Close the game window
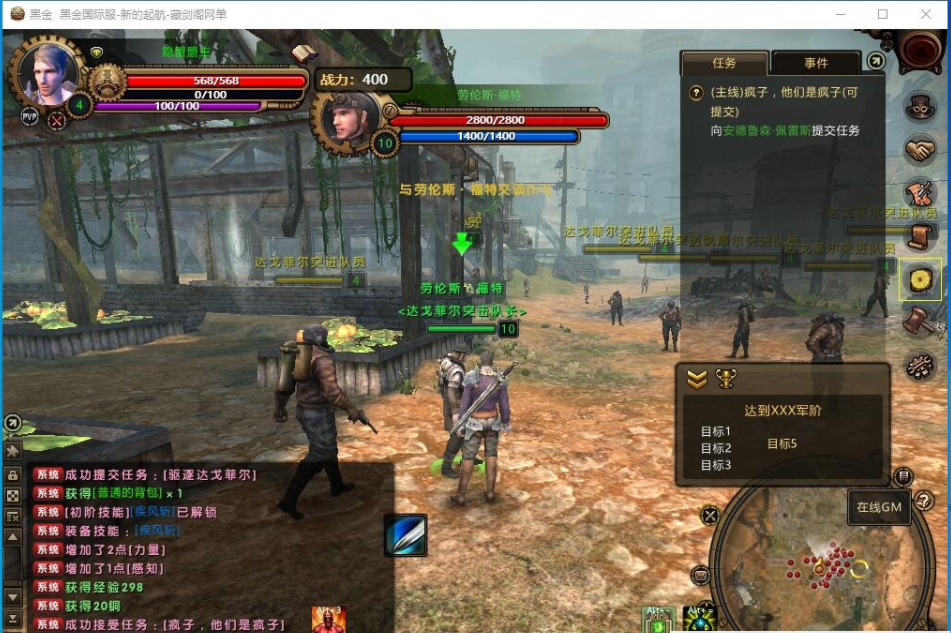The width and height of the screenshot is (951, 633). point(926,14)
